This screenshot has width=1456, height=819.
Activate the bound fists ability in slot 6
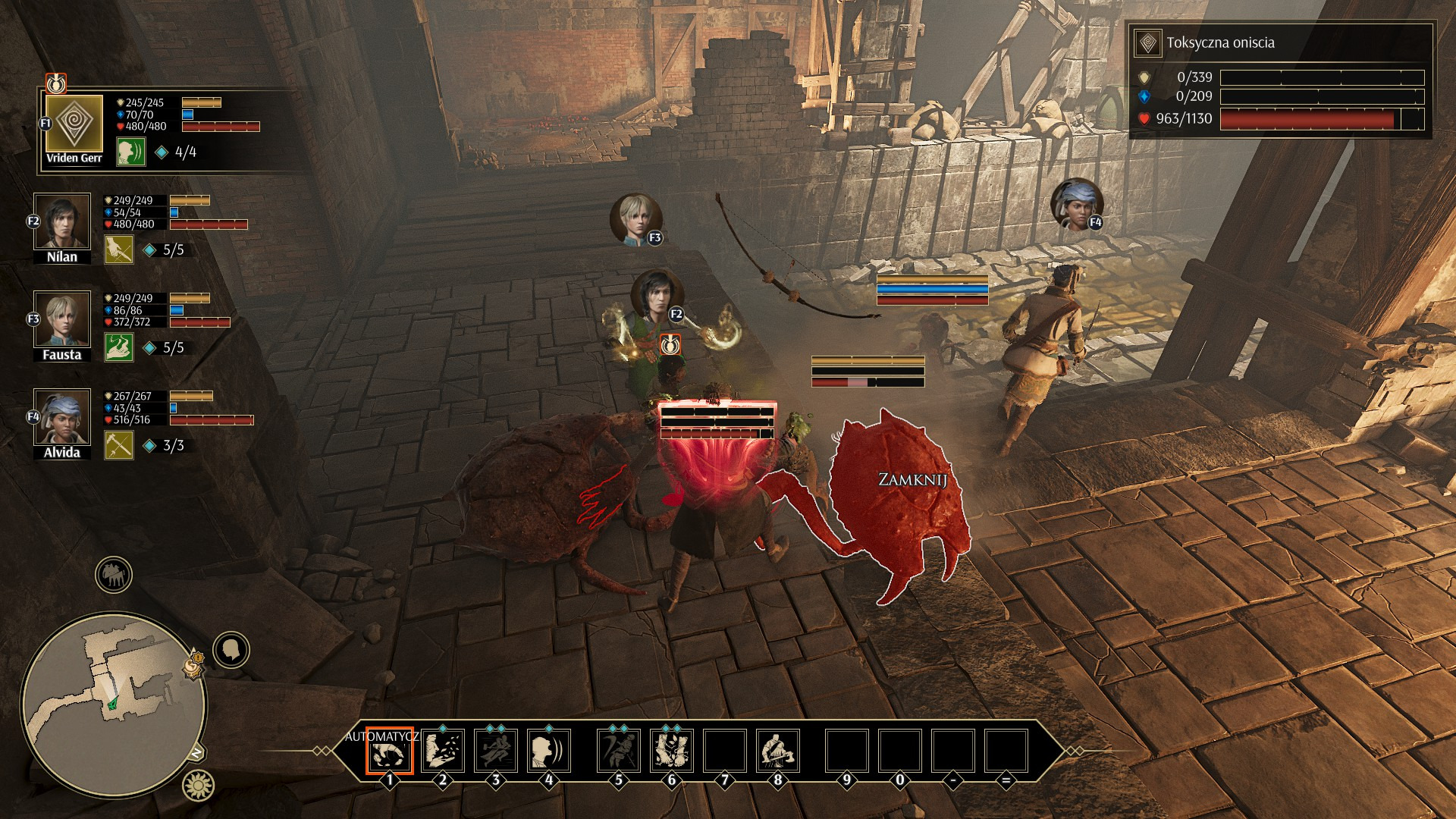(x=672, y=751)
